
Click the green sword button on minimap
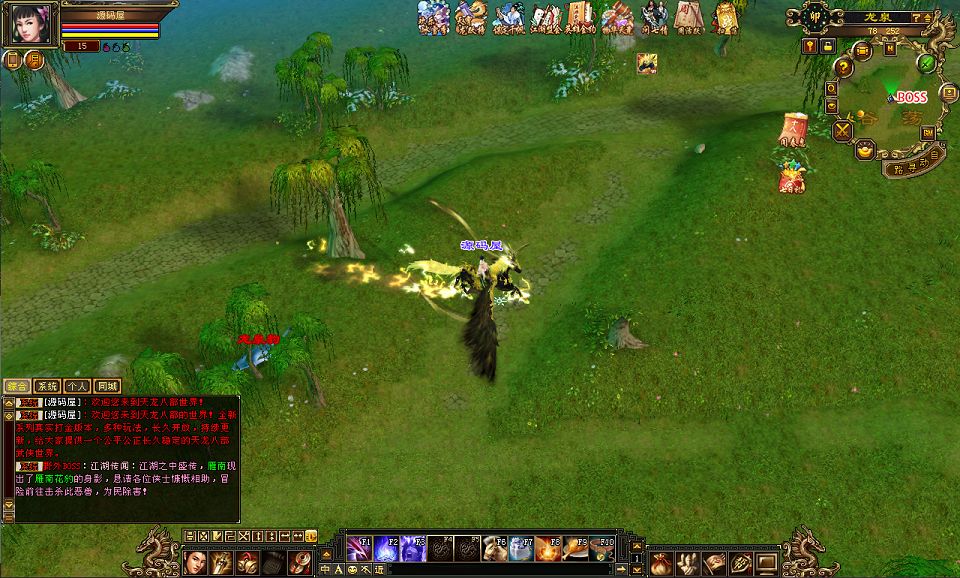928,64
